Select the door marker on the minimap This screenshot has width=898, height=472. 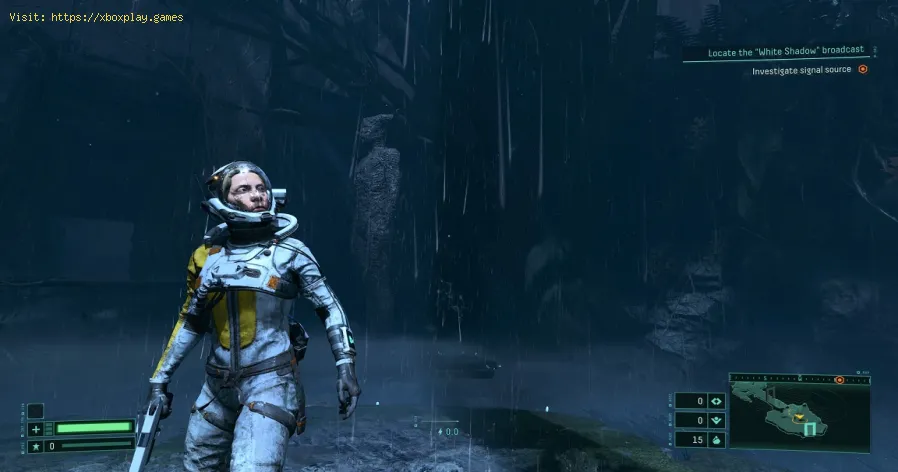(812, 430)
